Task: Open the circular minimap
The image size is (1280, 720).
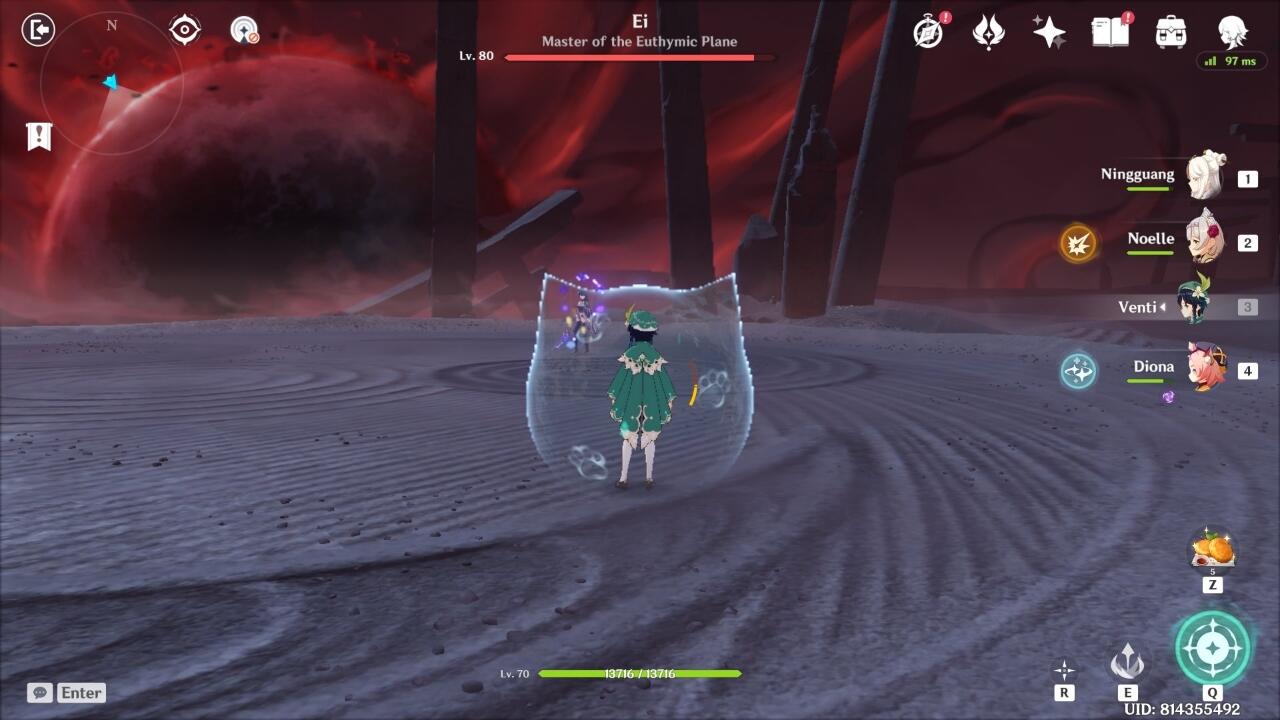Action: 111,84
